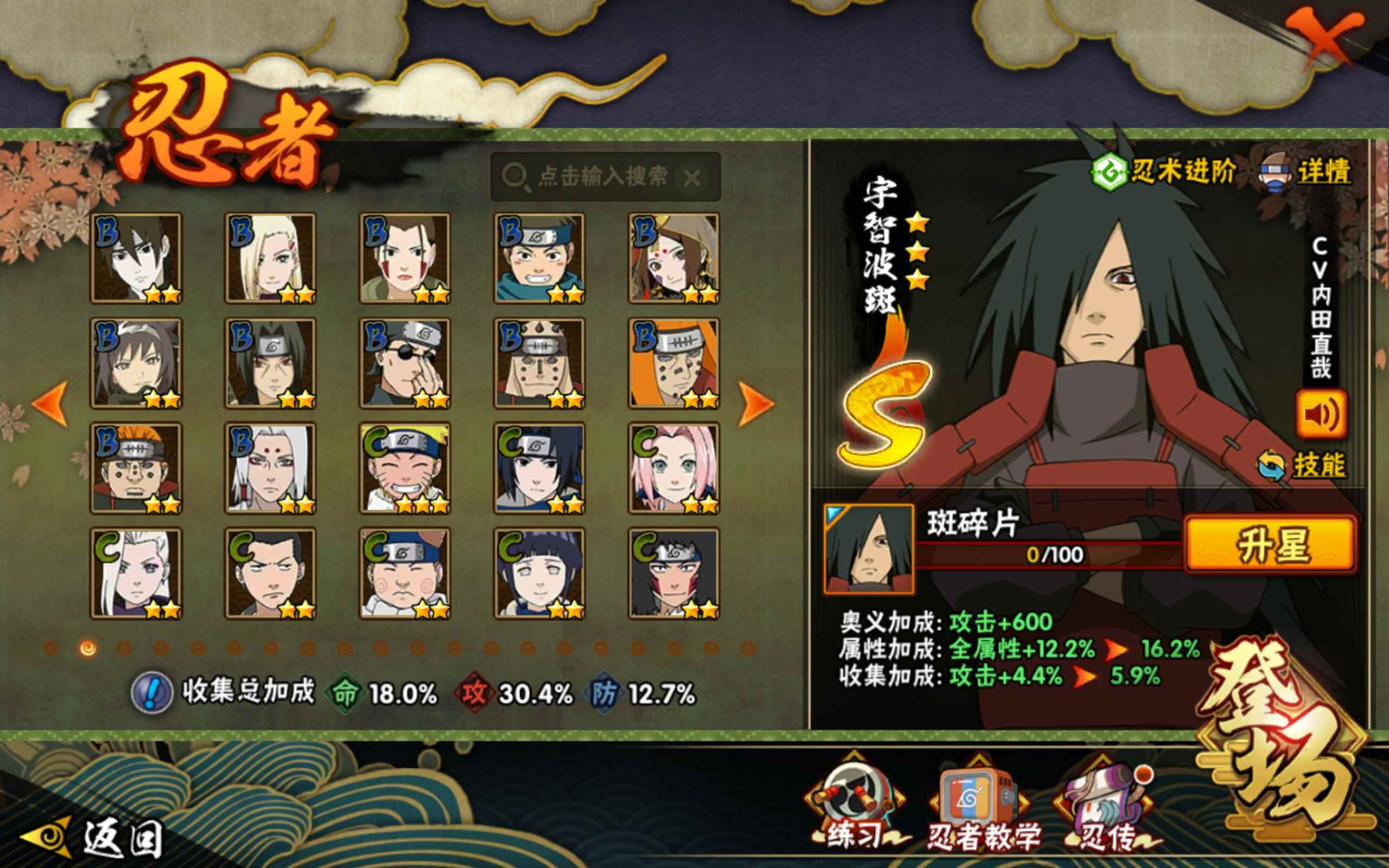Tap the 斑碎片 Madara fragment icon

click(869, 549)
